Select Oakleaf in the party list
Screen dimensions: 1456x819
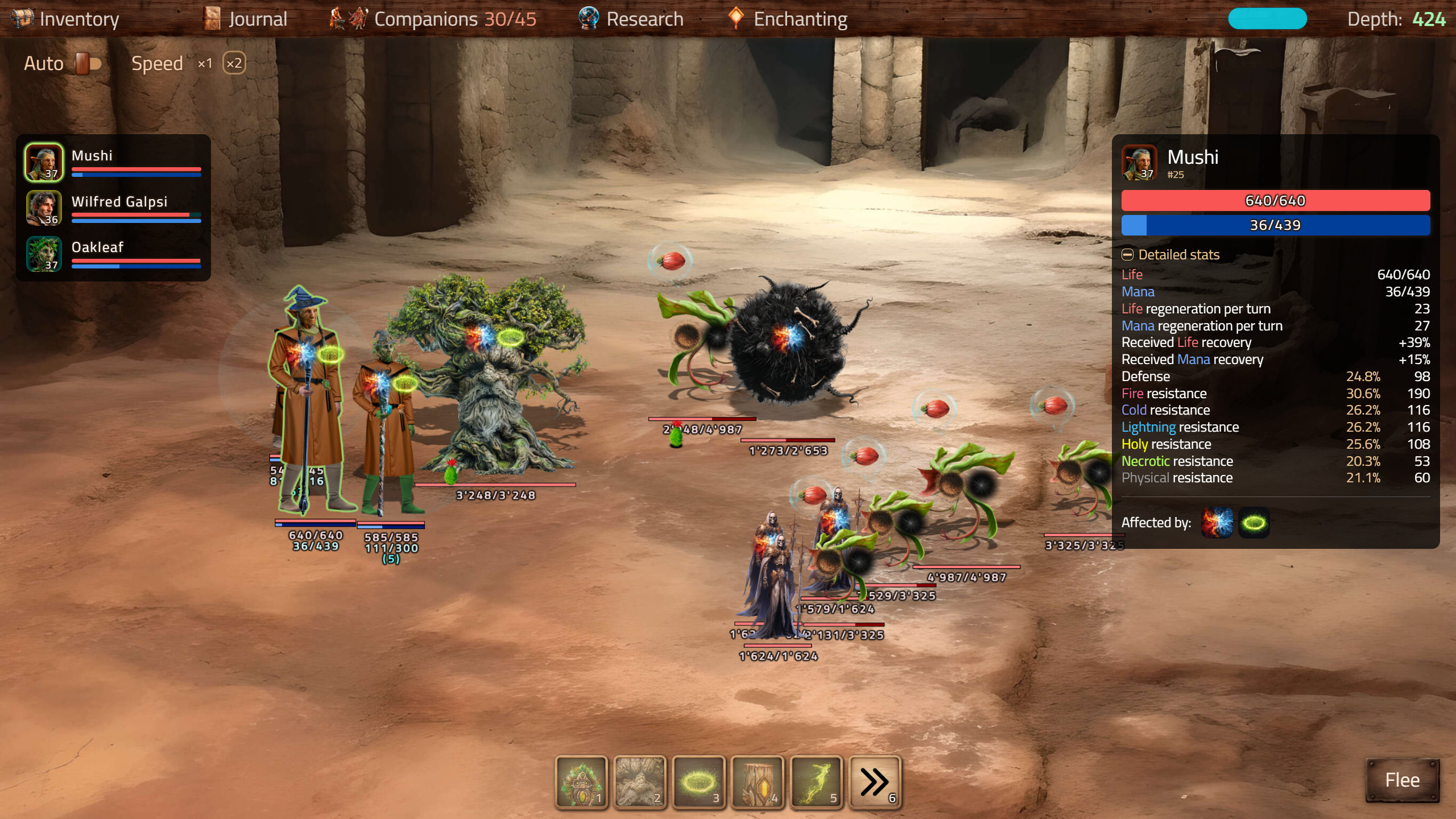coord(114,254)
